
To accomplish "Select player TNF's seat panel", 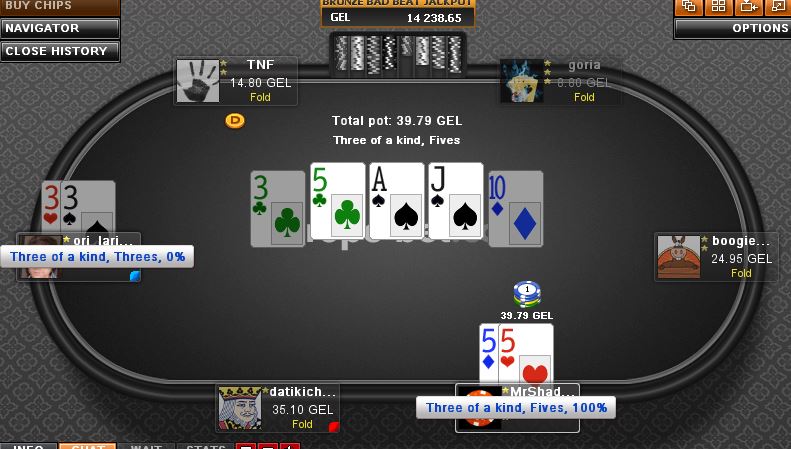I will 236,81.
